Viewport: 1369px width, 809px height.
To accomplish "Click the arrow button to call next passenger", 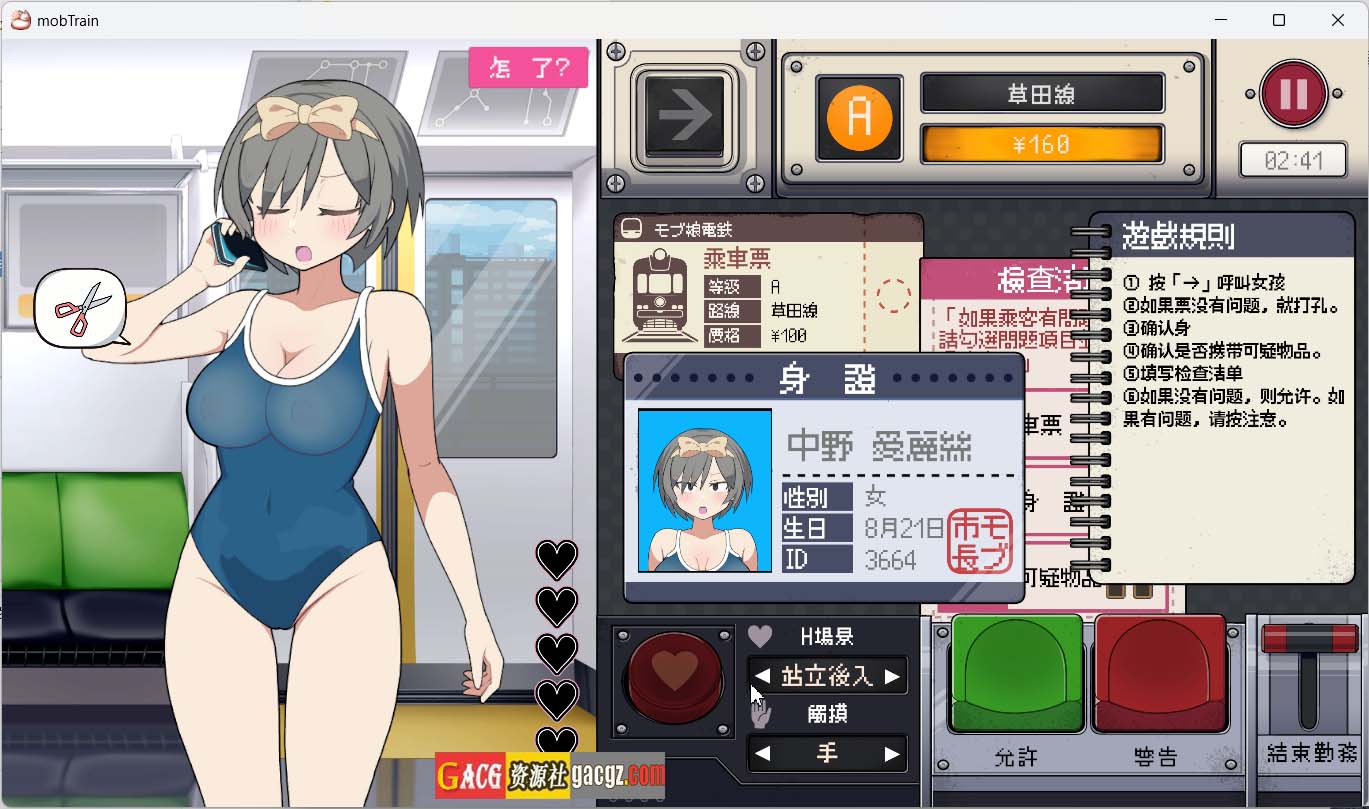I will (685, 114).
